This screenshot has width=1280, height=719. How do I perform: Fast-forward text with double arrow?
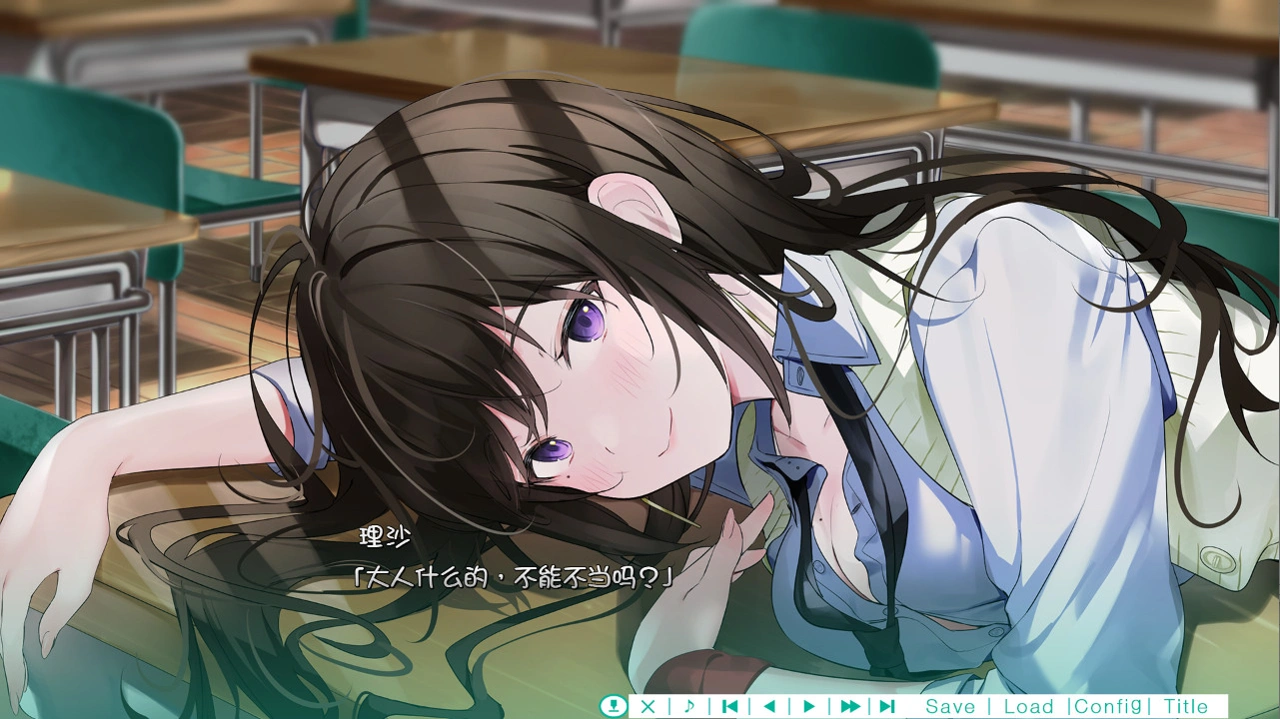(850, 706)
